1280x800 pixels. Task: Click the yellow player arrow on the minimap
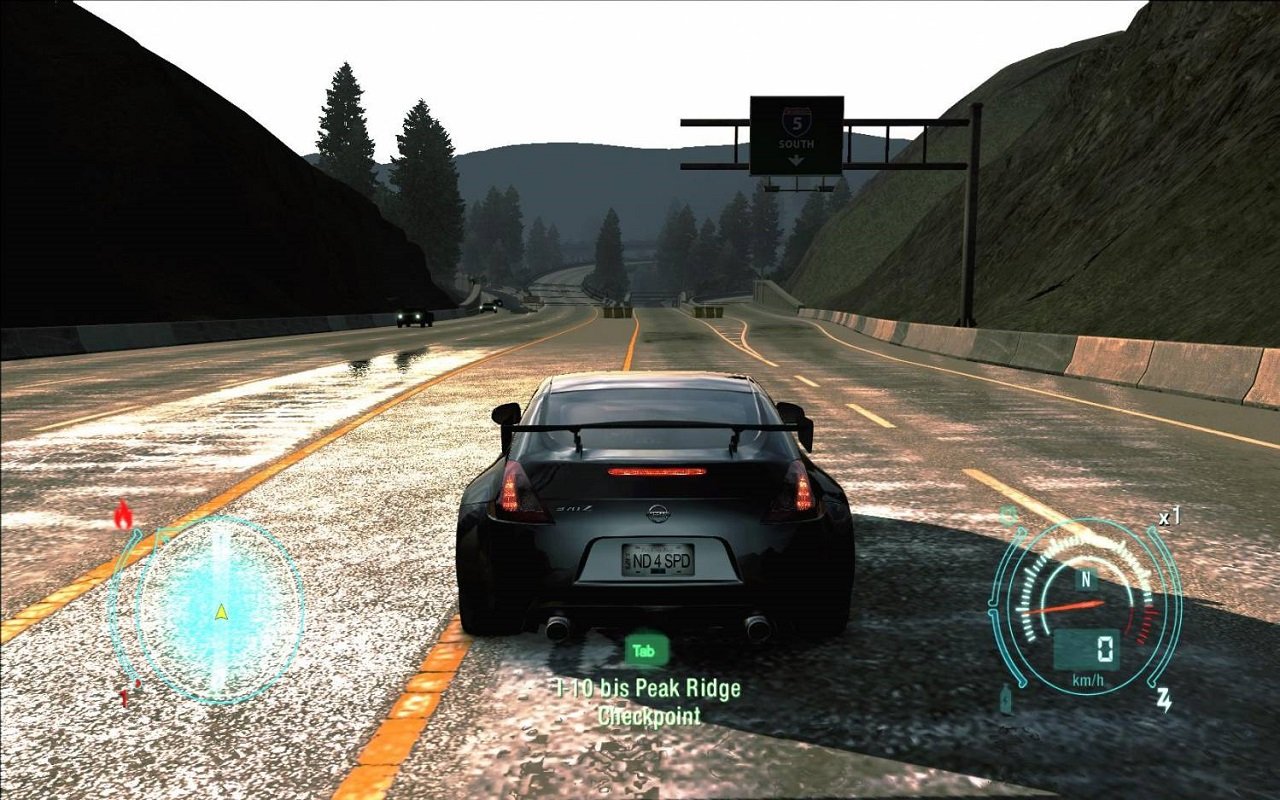(220, 612)
